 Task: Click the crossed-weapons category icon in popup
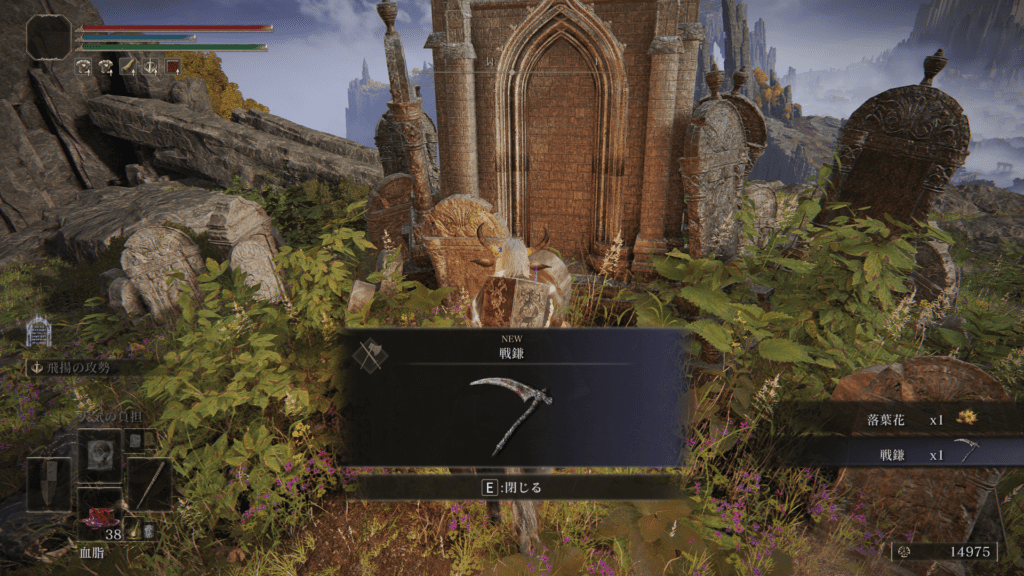(370, 355)
